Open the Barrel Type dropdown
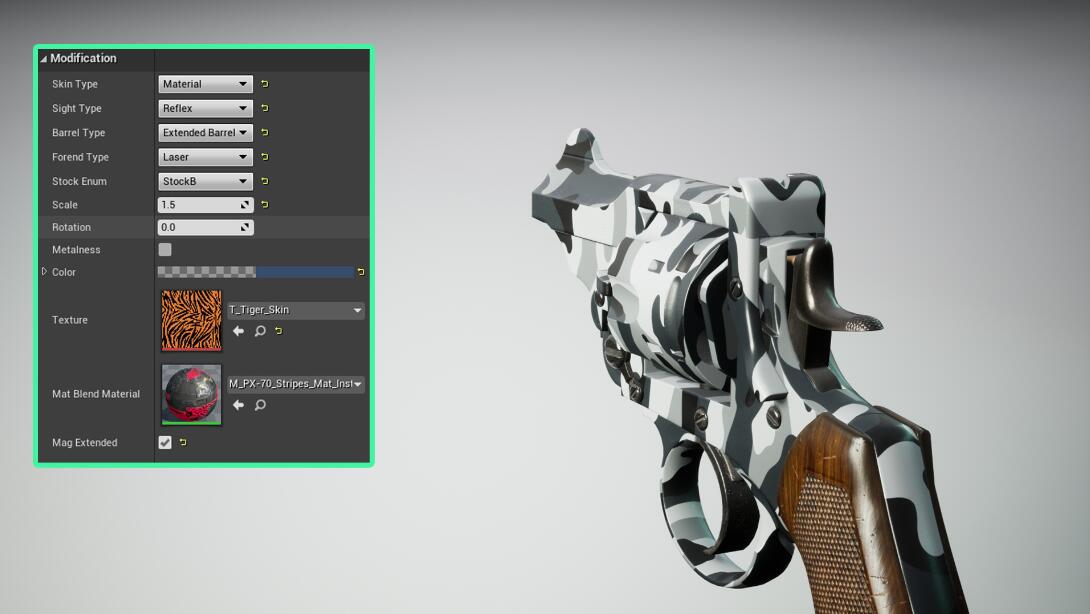1090x614 pixels. pos(205,133)
